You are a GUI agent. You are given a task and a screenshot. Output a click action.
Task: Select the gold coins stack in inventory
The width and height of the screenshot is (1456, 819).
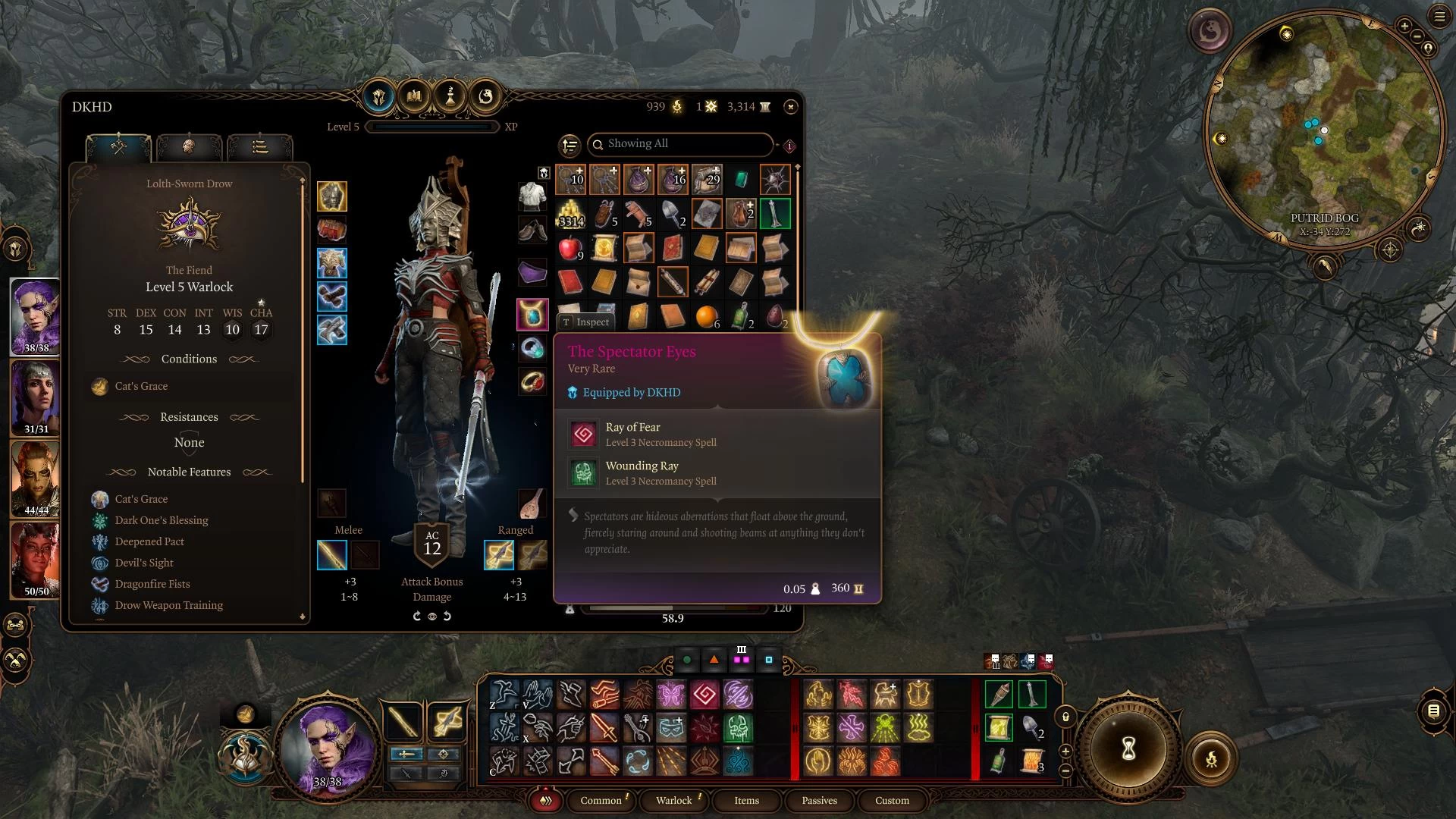[571, 215]
